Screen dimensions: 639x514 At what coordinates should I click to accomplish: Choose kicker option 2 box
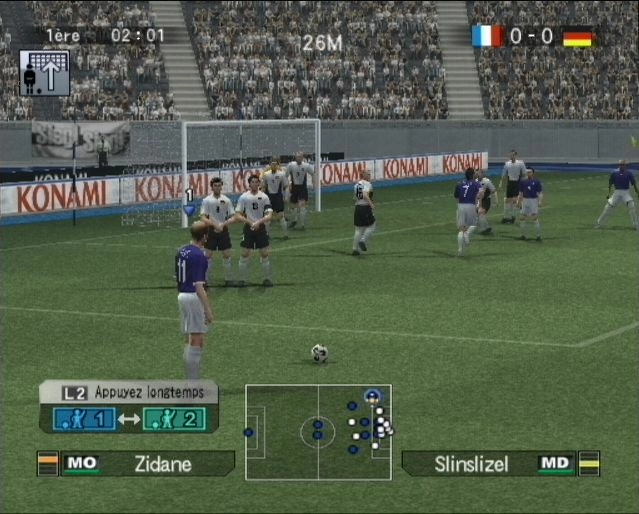click(x=174, y=419)
